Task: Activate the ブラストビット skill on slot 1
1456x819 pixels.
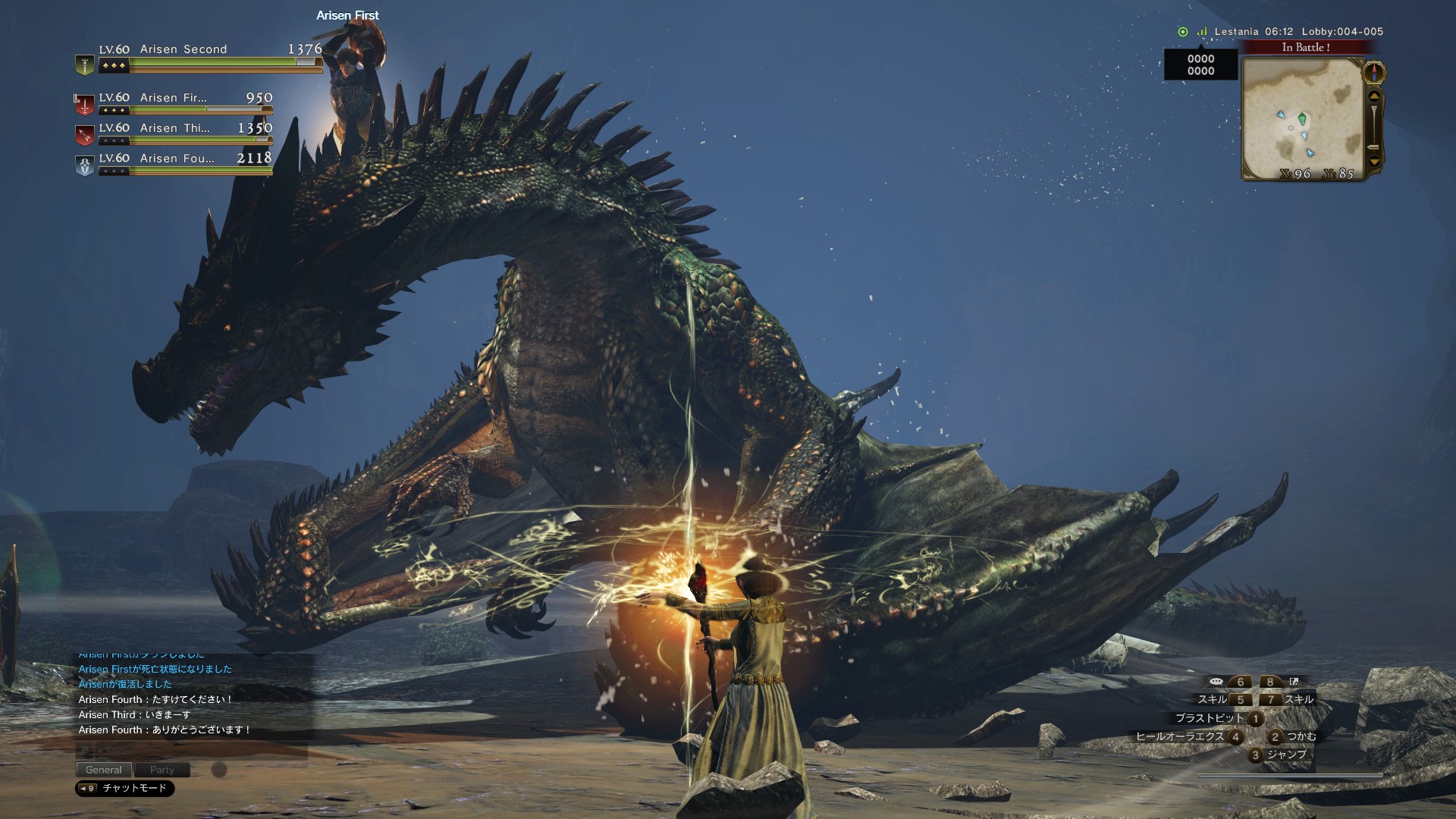Action: [x=1255, y=719]
